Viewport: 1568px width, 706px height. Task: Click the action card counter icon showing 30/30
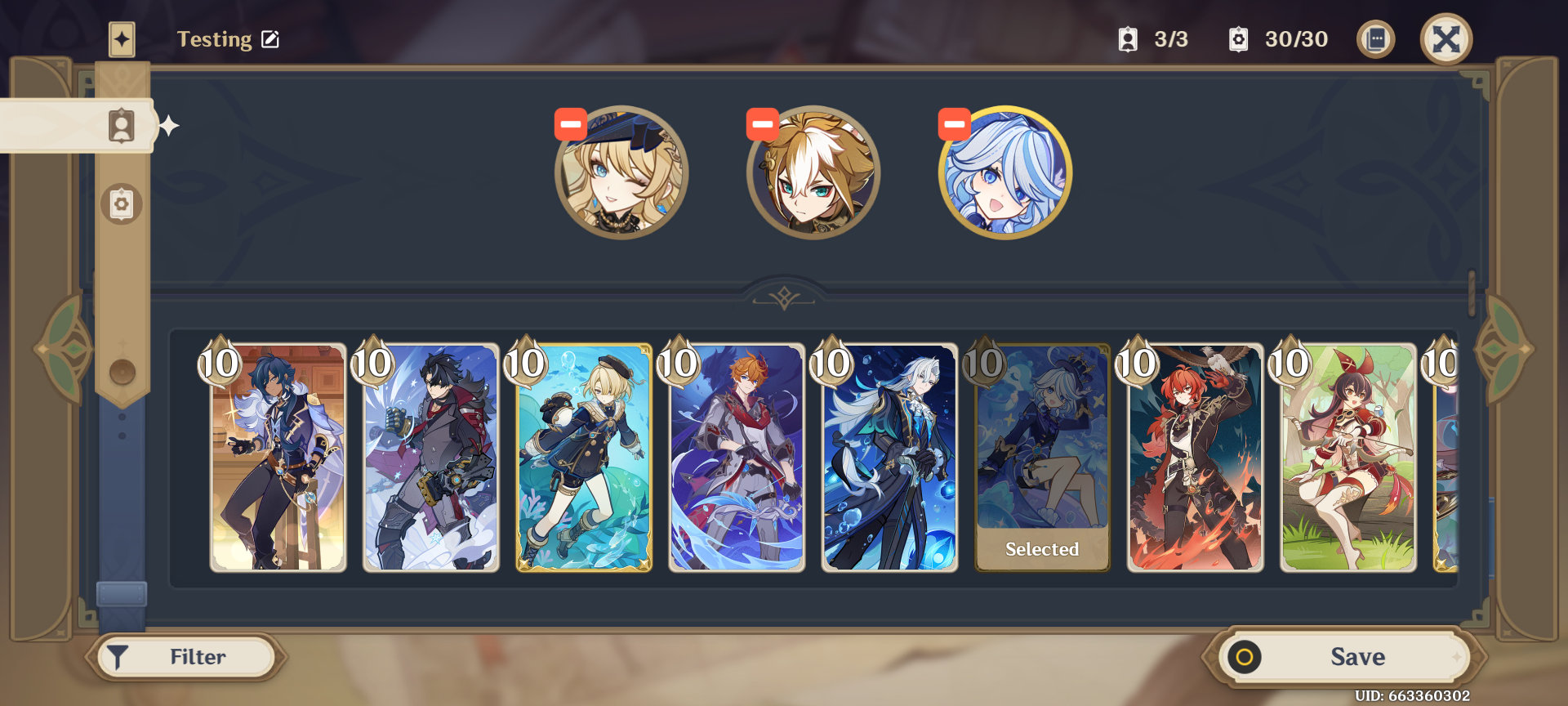[x=1238, y=38]
